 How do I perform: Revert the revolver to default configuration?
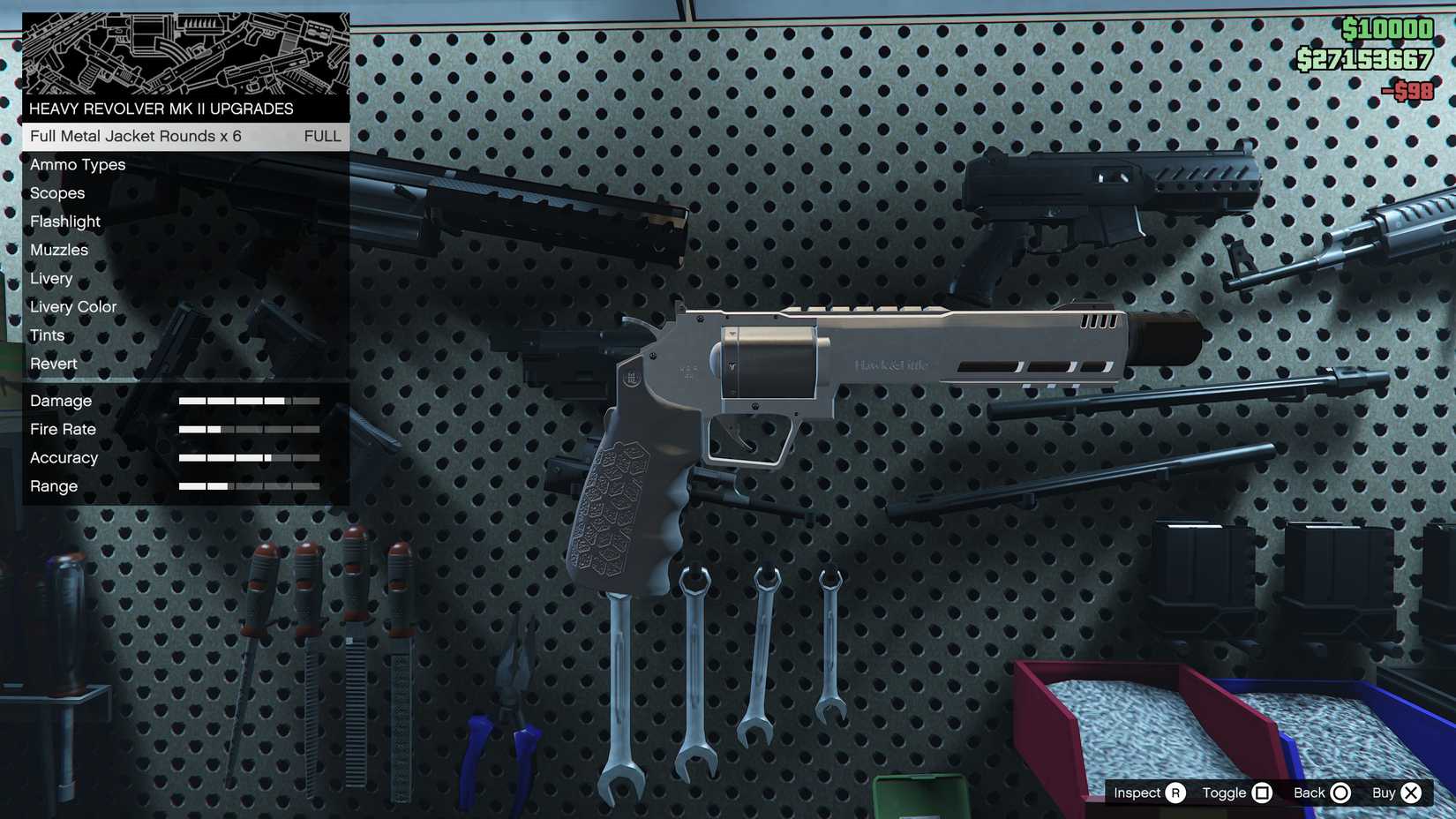pyautogui.click(x=53, y=364)
